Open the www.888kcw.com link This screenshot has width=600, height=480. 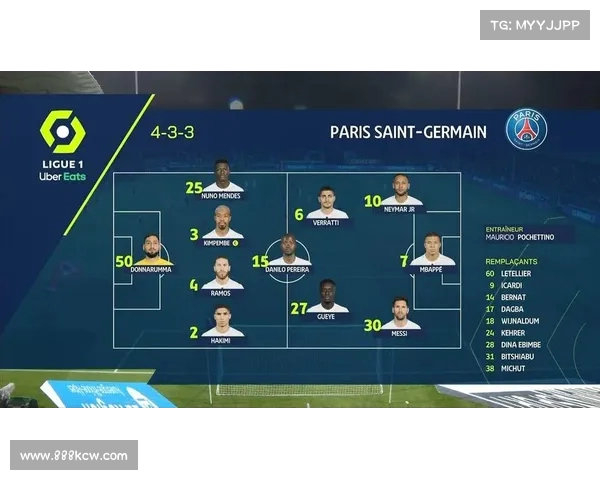74,456
